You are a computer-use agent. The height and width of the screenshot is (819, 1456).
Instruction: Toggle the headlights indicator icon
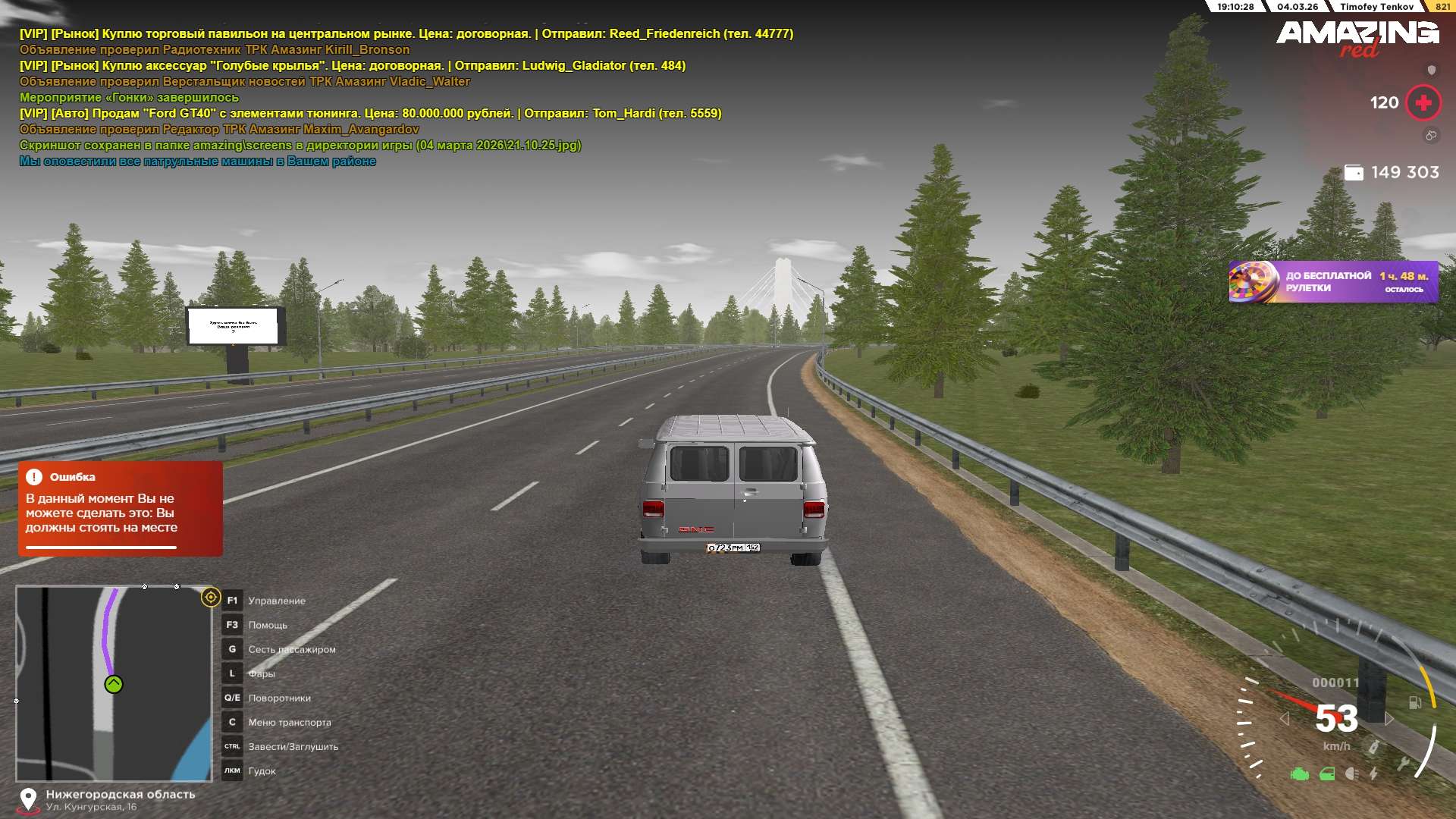coord(1351,774)
